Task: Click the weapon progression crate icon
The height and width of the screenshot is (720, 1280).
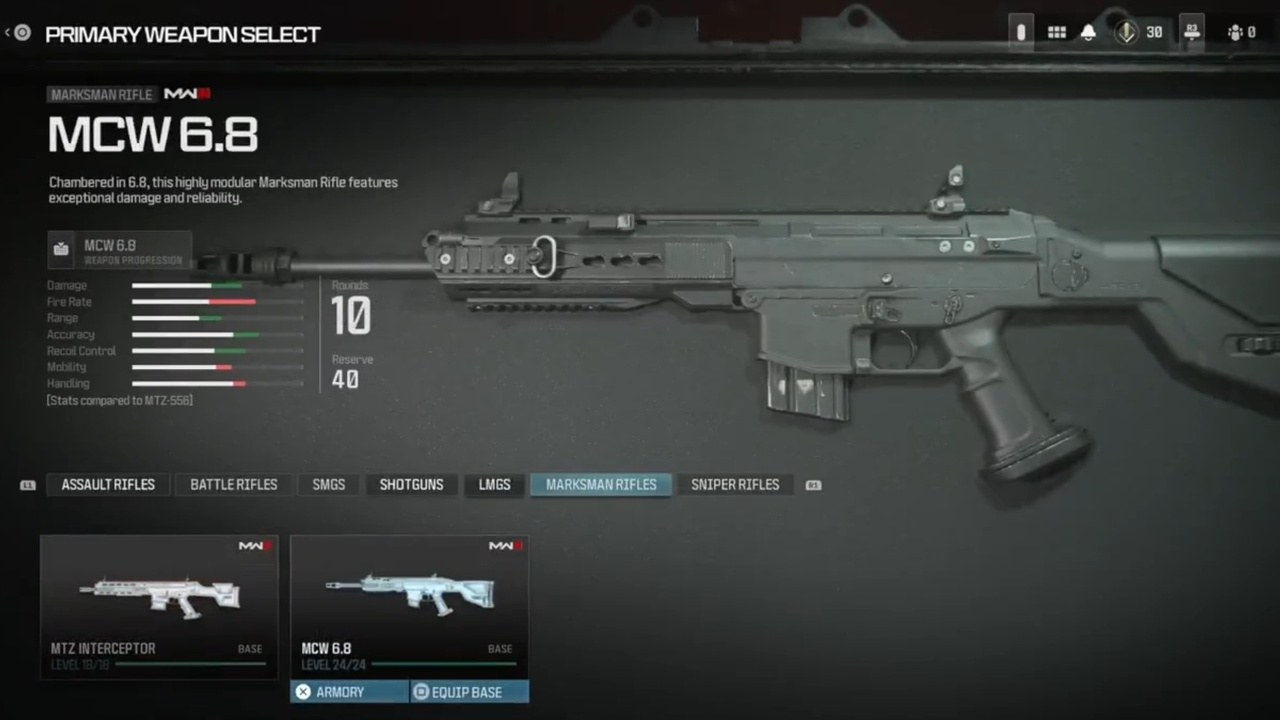Action: click(61, 249)
